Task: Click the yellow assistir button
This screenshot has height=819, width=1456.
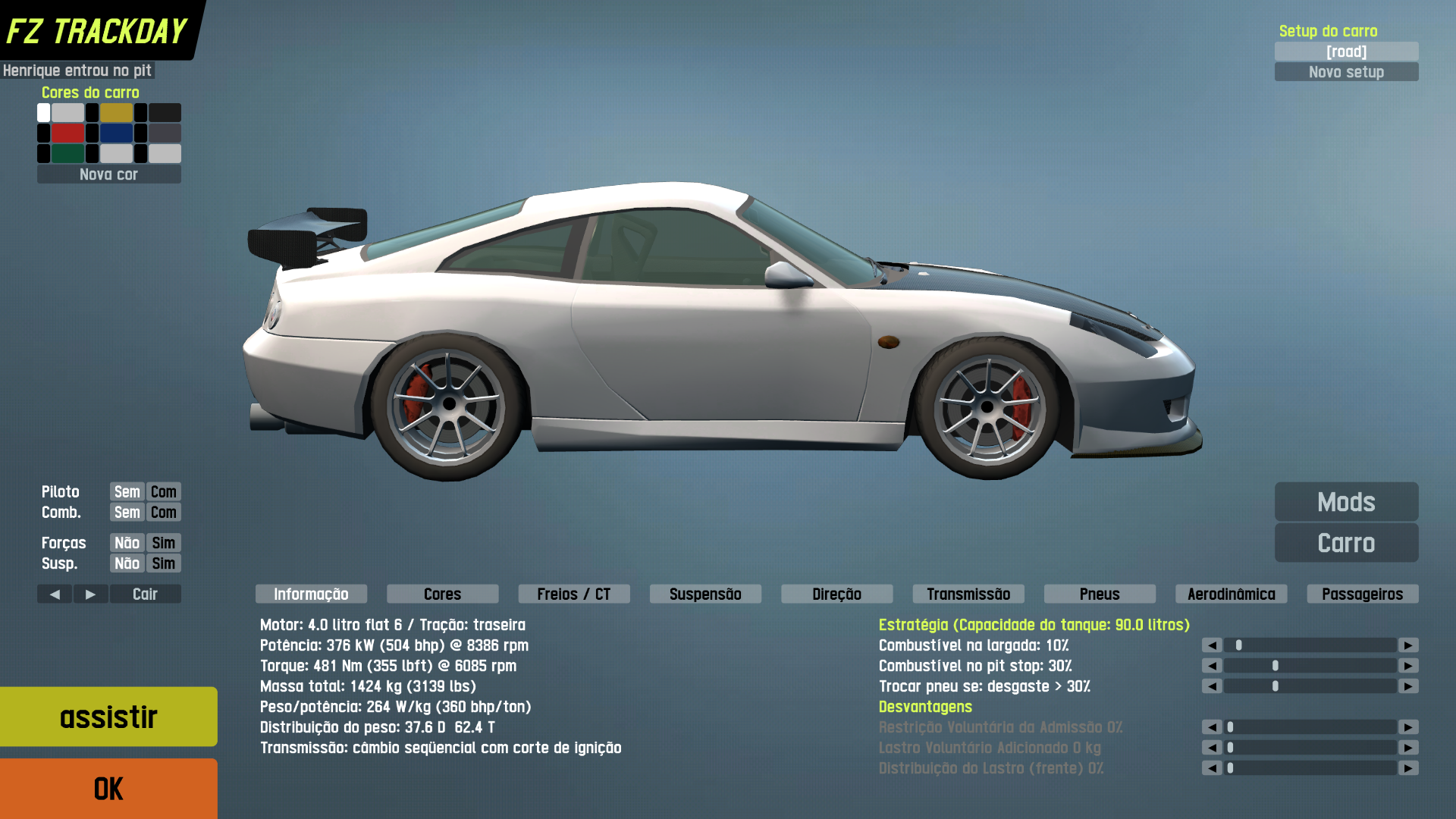Action: click(108, 717)
